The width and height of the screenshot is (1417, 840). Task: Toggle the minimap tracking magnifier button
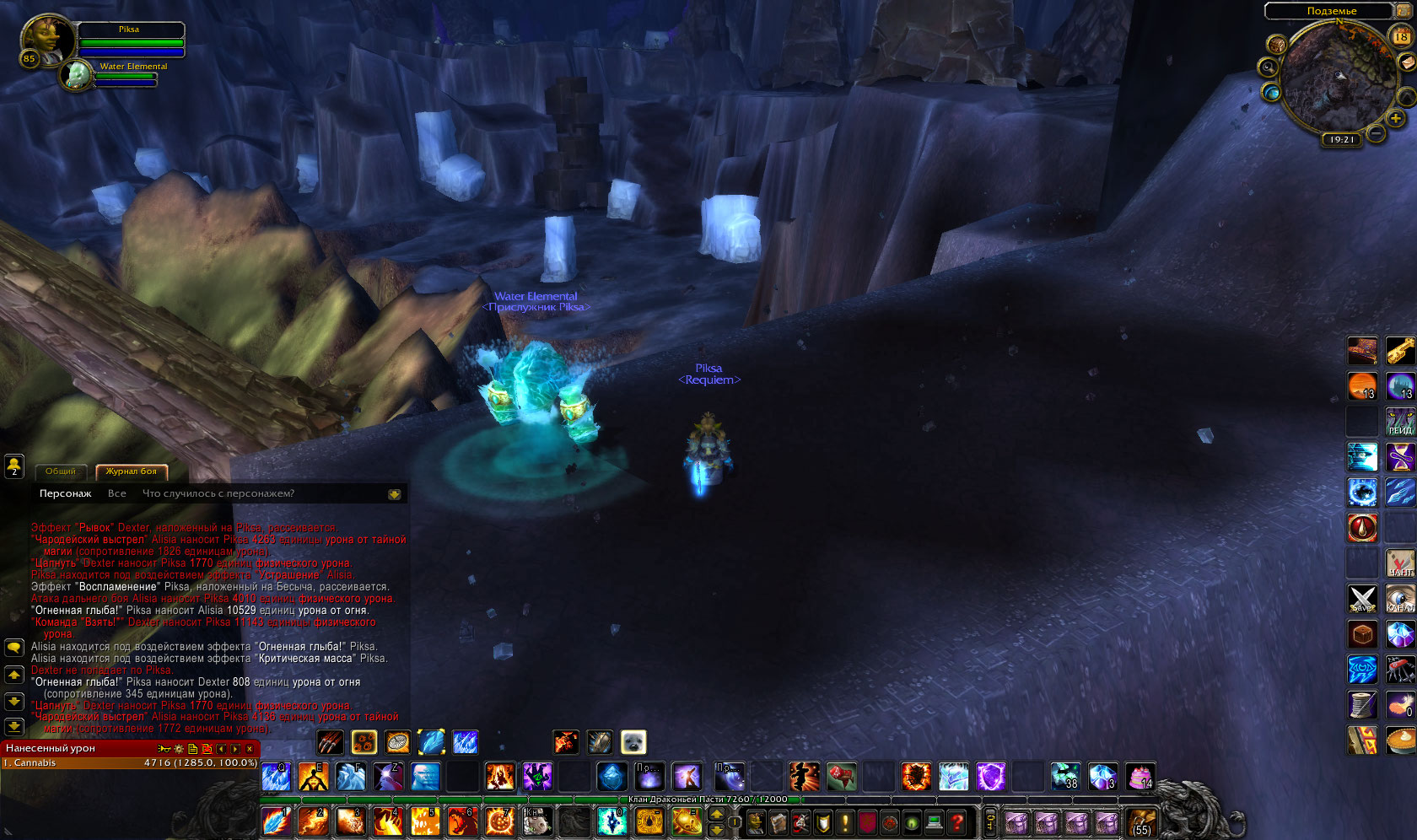coord(1268,67)
